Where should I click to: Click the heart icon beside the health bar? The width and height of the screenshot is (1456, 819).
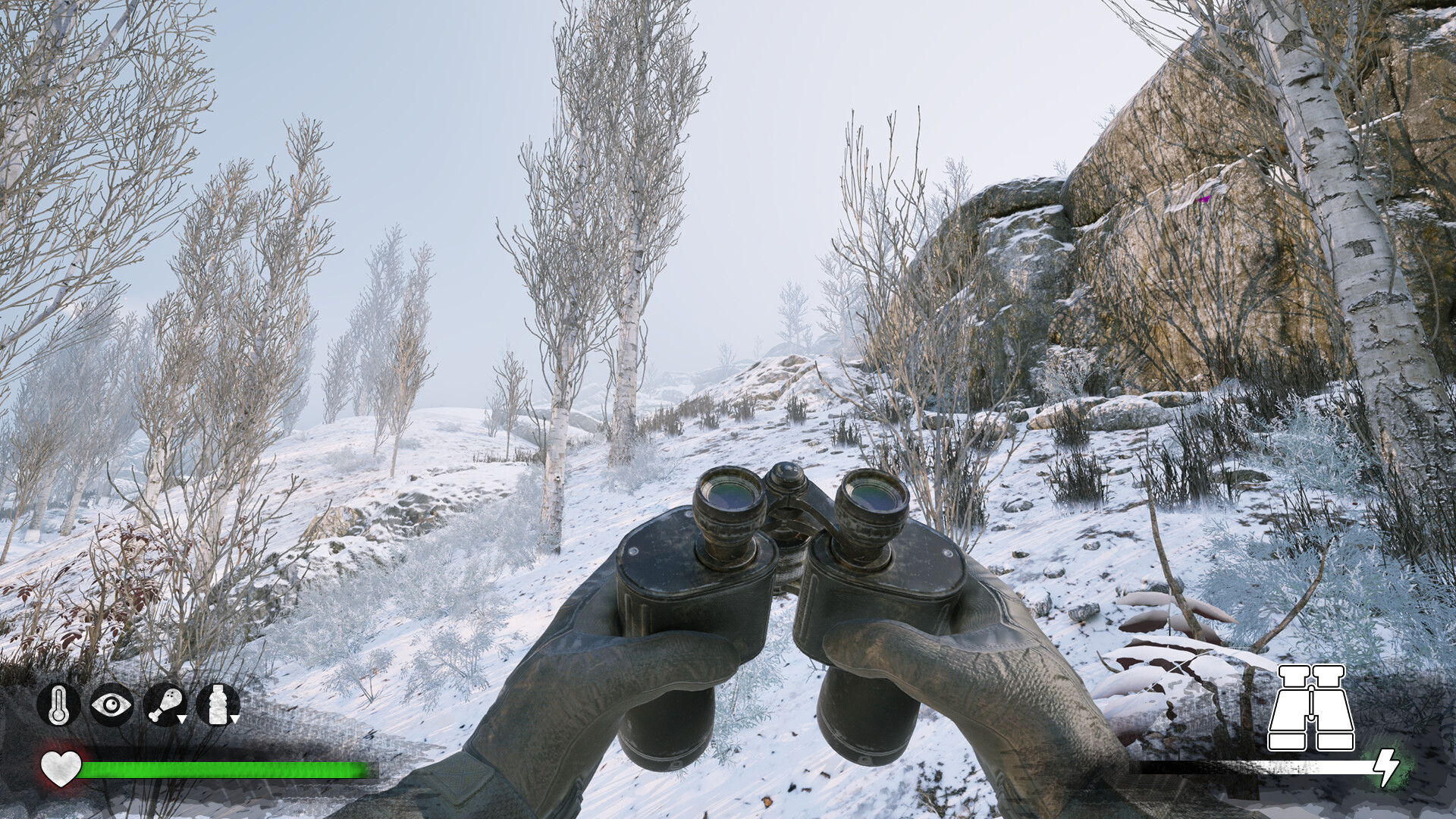point(62,767)
